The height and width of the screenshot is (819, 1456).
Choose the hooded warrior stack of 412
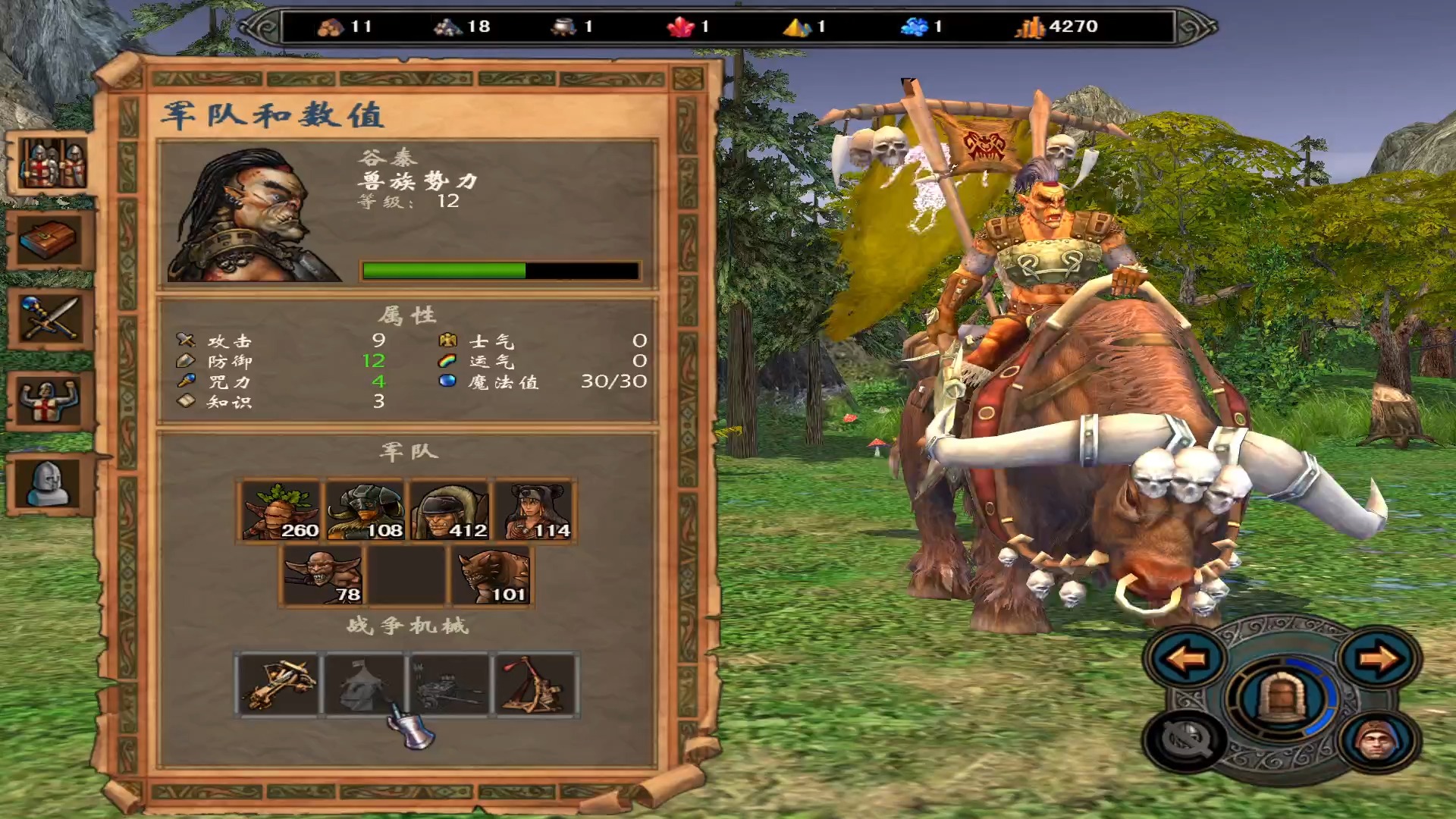pyautogui.click(x=450, y=510)
